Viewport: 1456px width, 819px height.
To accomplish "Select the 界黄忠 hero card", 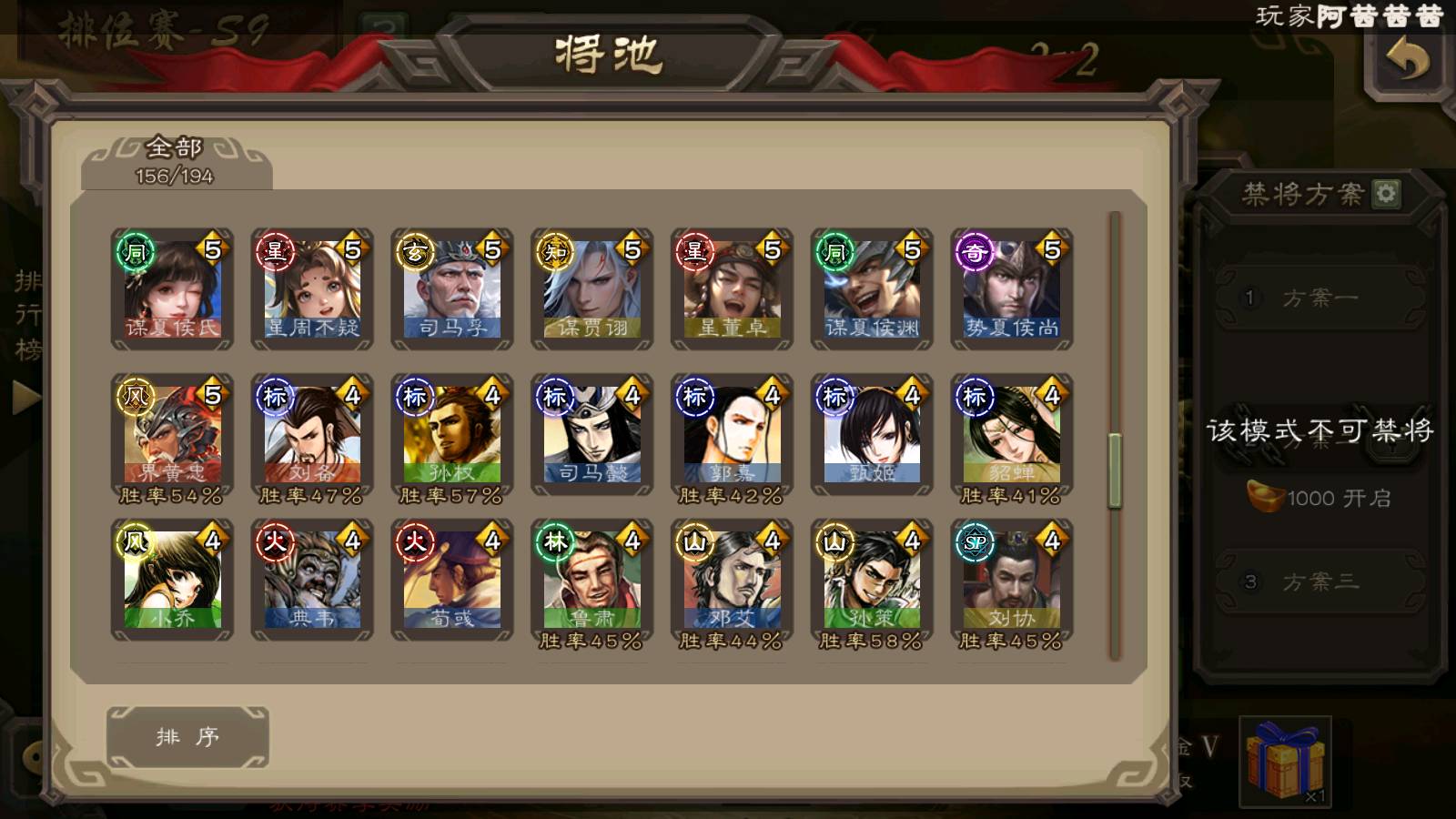I will [x=172, y=435].
